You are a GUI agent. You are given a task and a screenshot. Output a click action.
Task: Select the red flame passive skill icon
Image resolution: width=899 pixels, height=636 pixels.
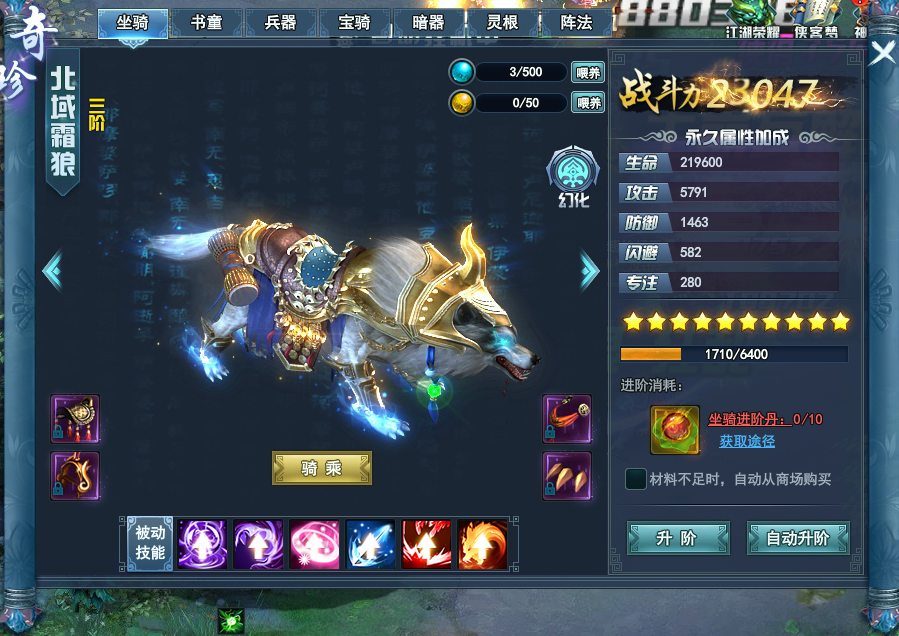point(427,546)
